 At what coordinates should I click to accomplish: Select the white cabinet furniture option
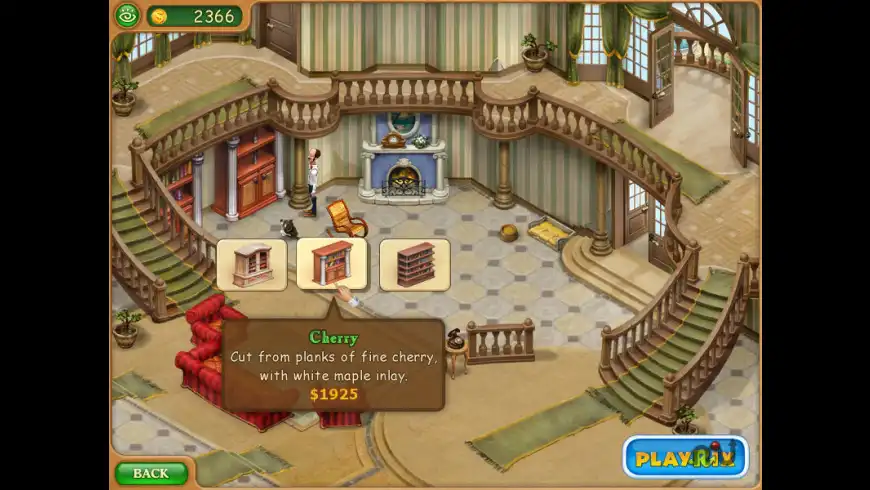251,265
